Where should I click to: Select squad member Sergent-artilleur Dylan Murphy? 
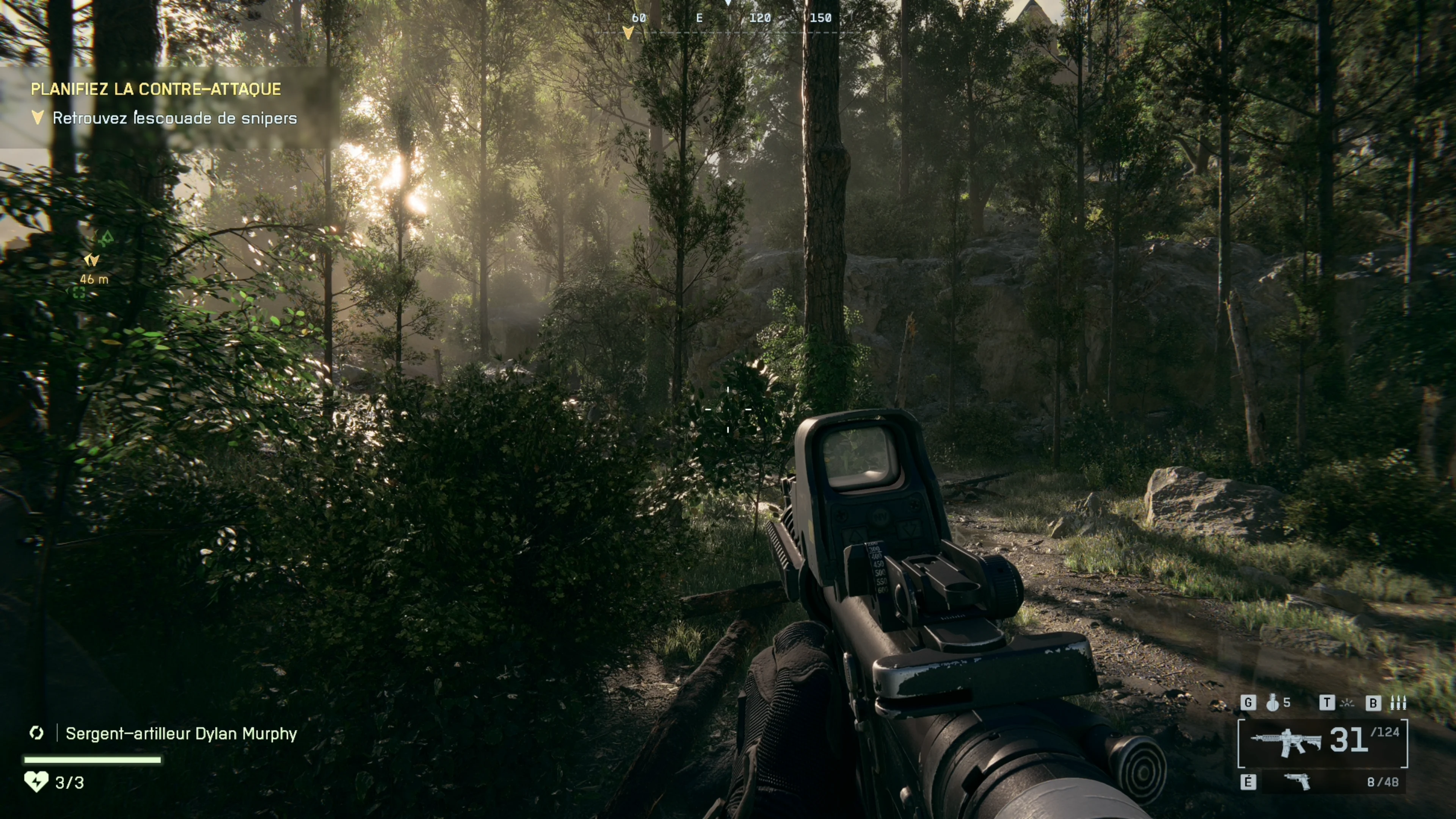tap(181, 734)
